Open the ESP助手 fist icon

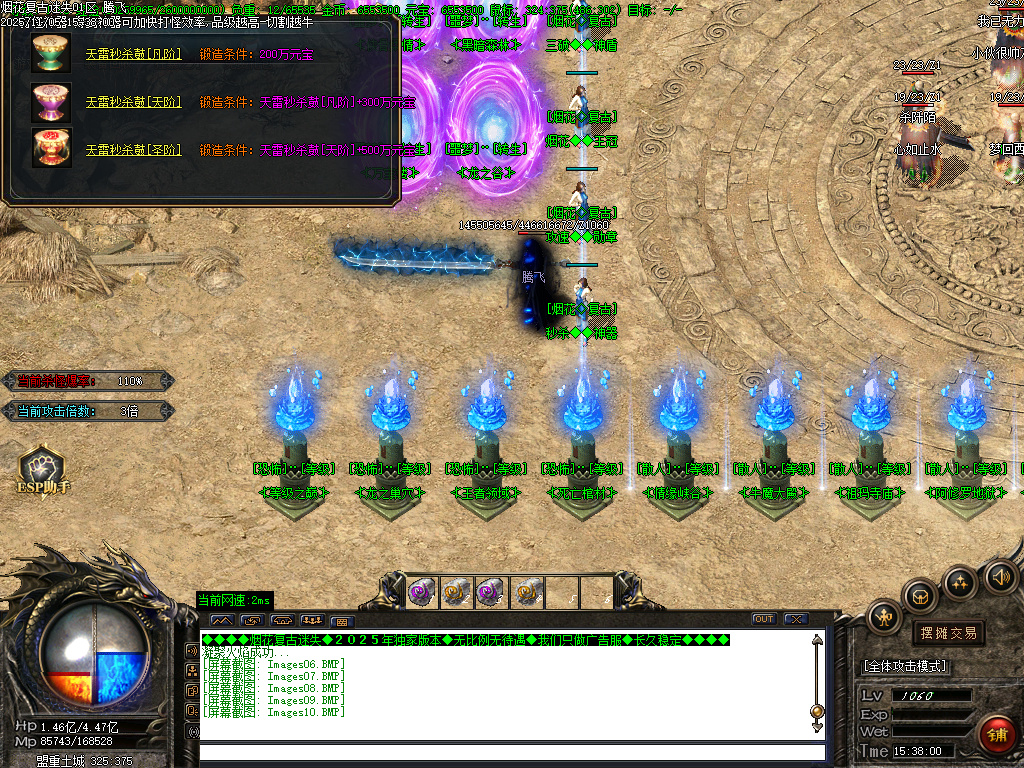[43, 466]
